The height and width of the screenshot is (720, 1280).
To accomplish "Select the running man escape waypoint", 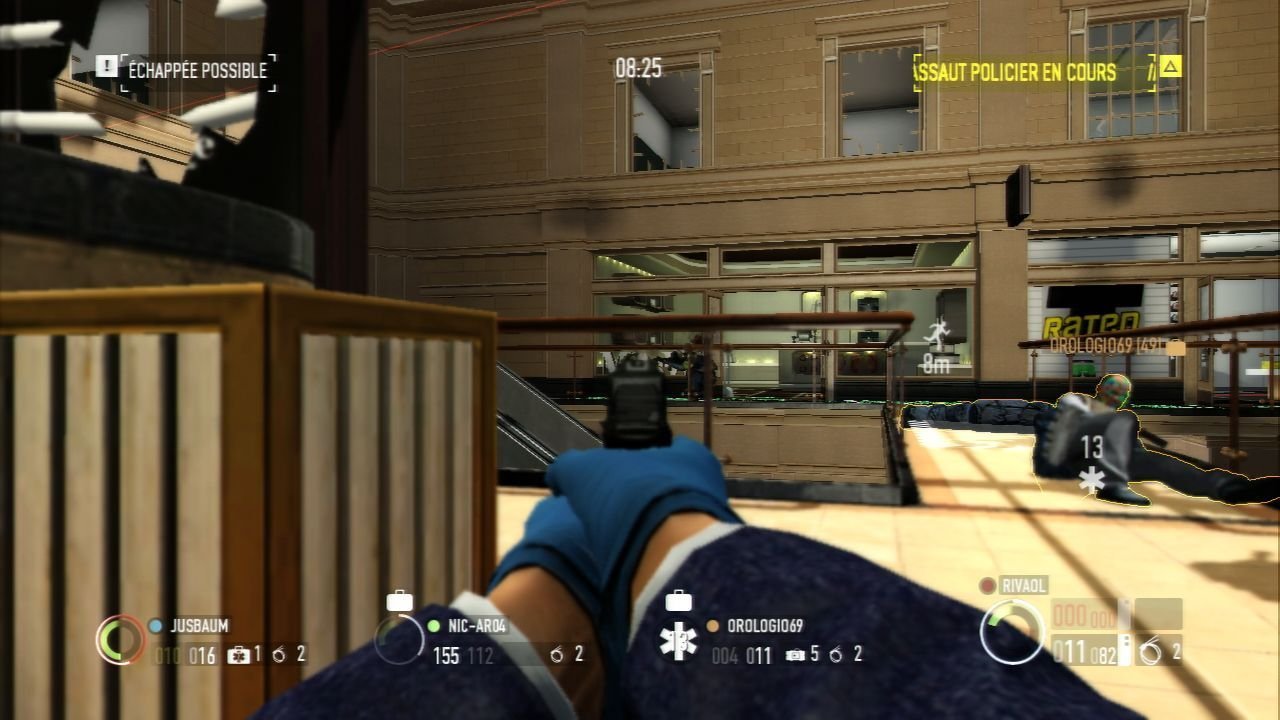I will (x=937, y=334).
